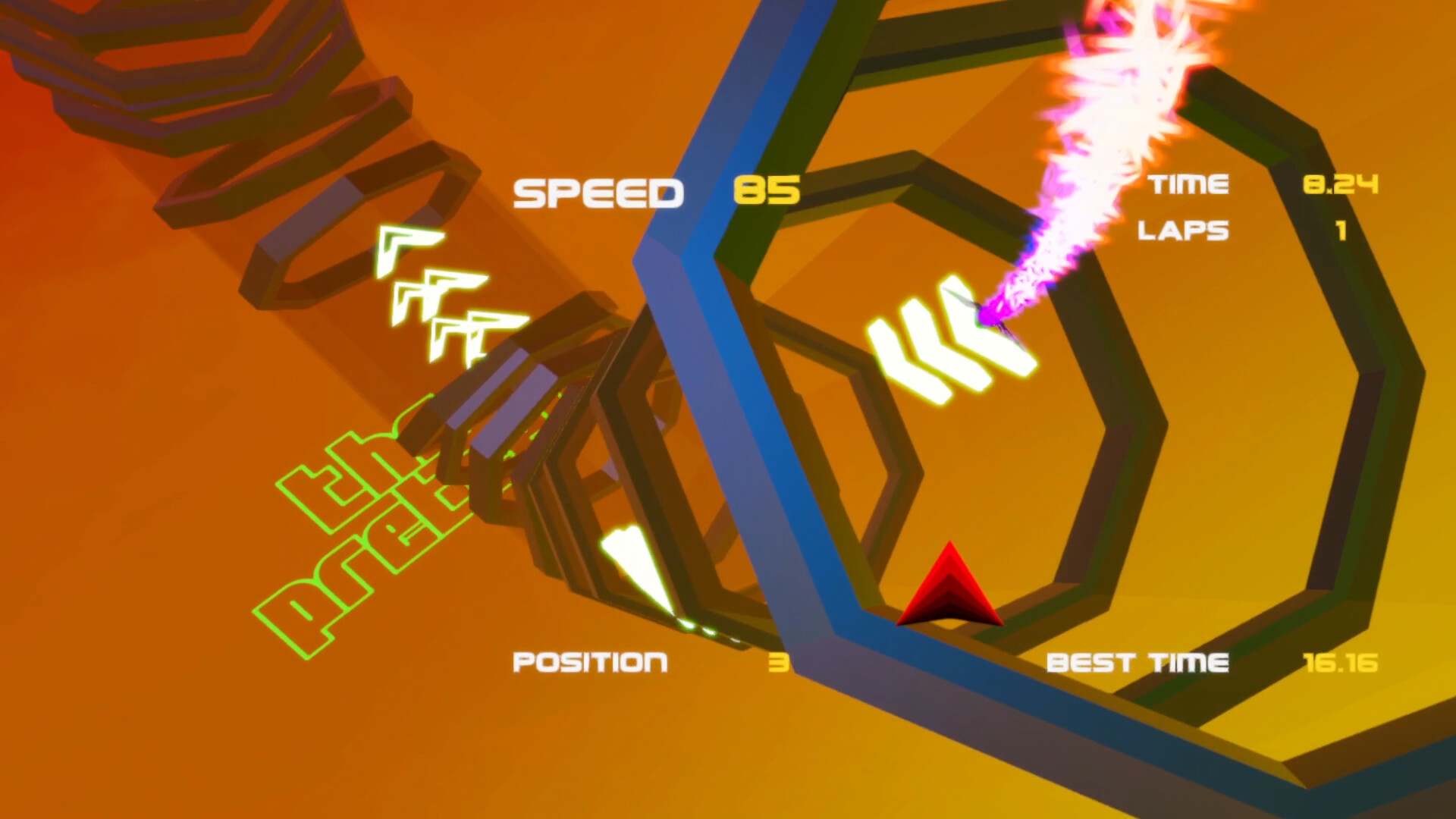Viewport: 1456px width, 819px height.
Task: Click the speed value 85
Action: 766,191
